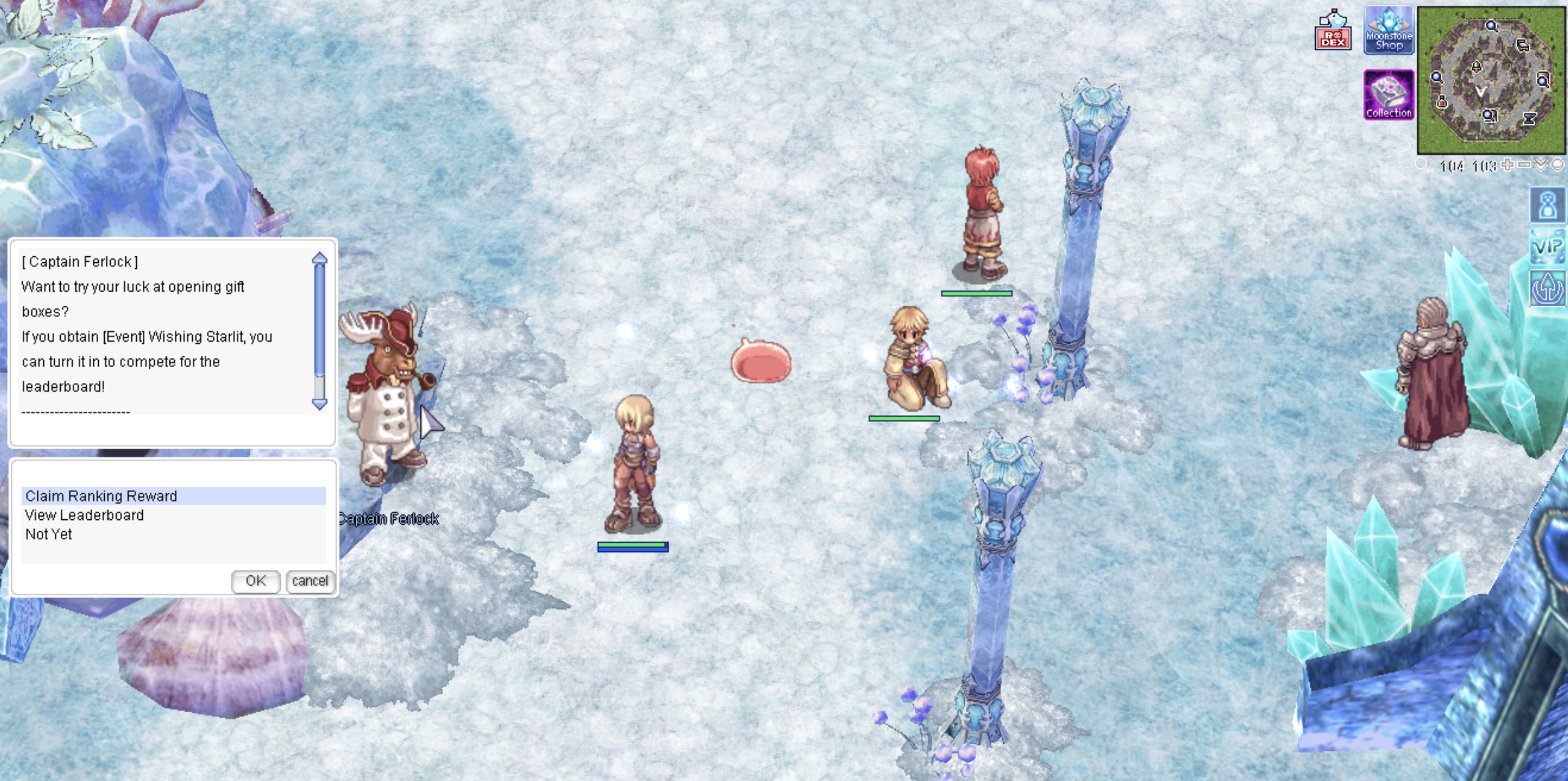This screenshot has height=781, width=1568.
Task: Open the RODEX mail icon
Action: [1332, 31]
